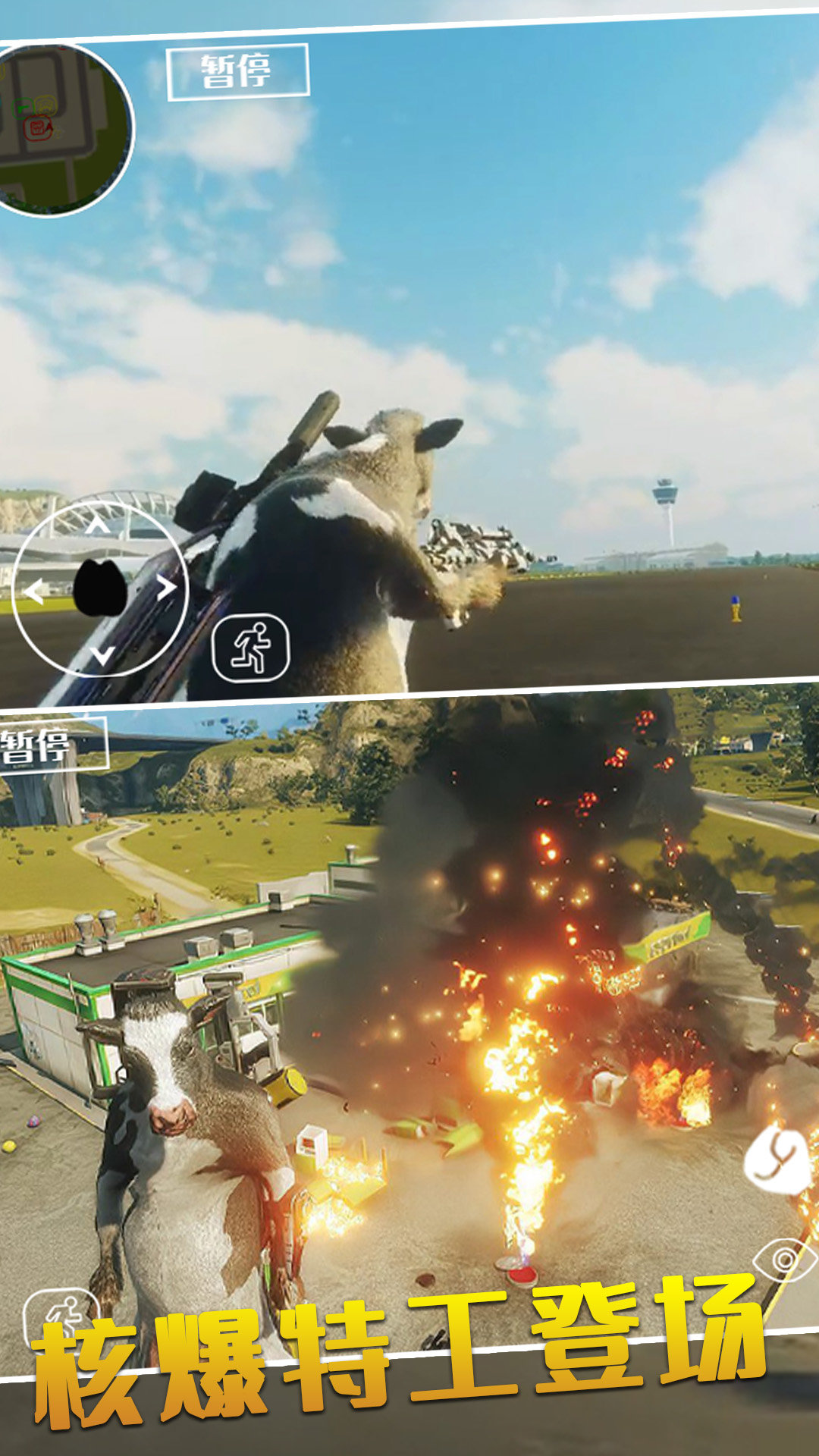Tap the 暂停 pause button beside the minimap
Image resolution: width=819 pixels, height=1456 pixels.
pyautogui.click(x=237, y=72)
